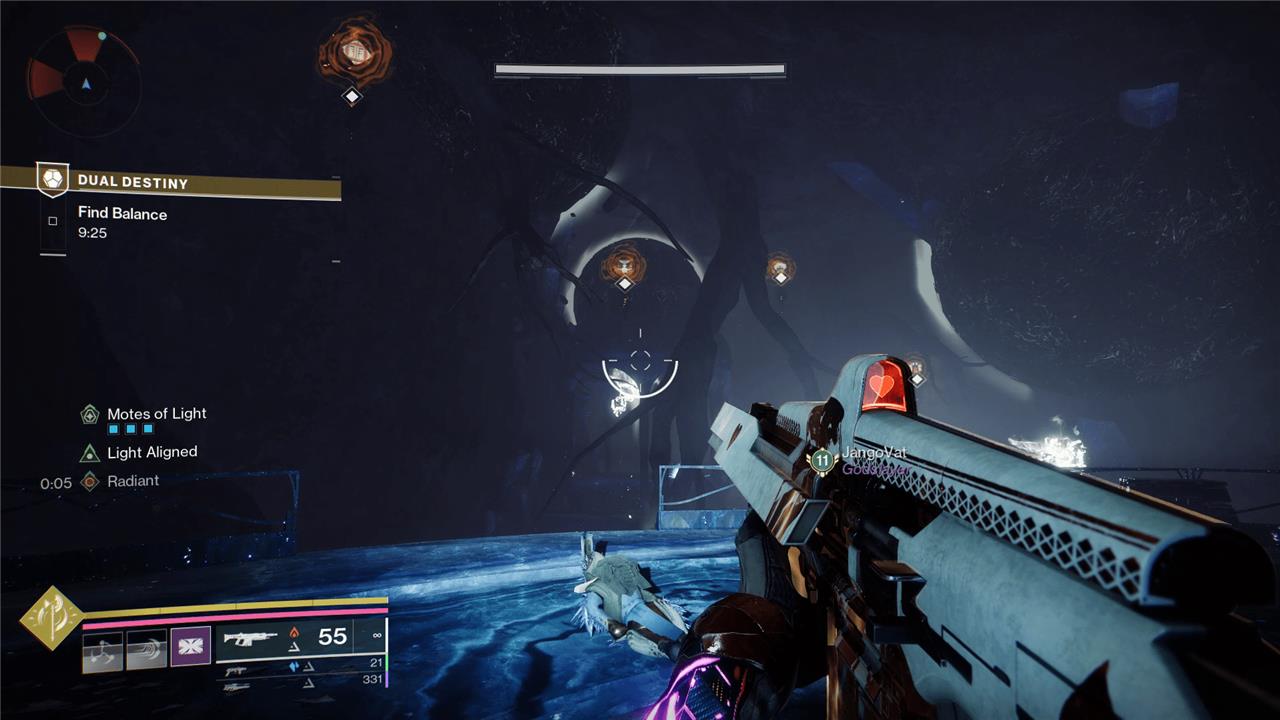Select the Light Aligned status icon

(x=90, y=452)
